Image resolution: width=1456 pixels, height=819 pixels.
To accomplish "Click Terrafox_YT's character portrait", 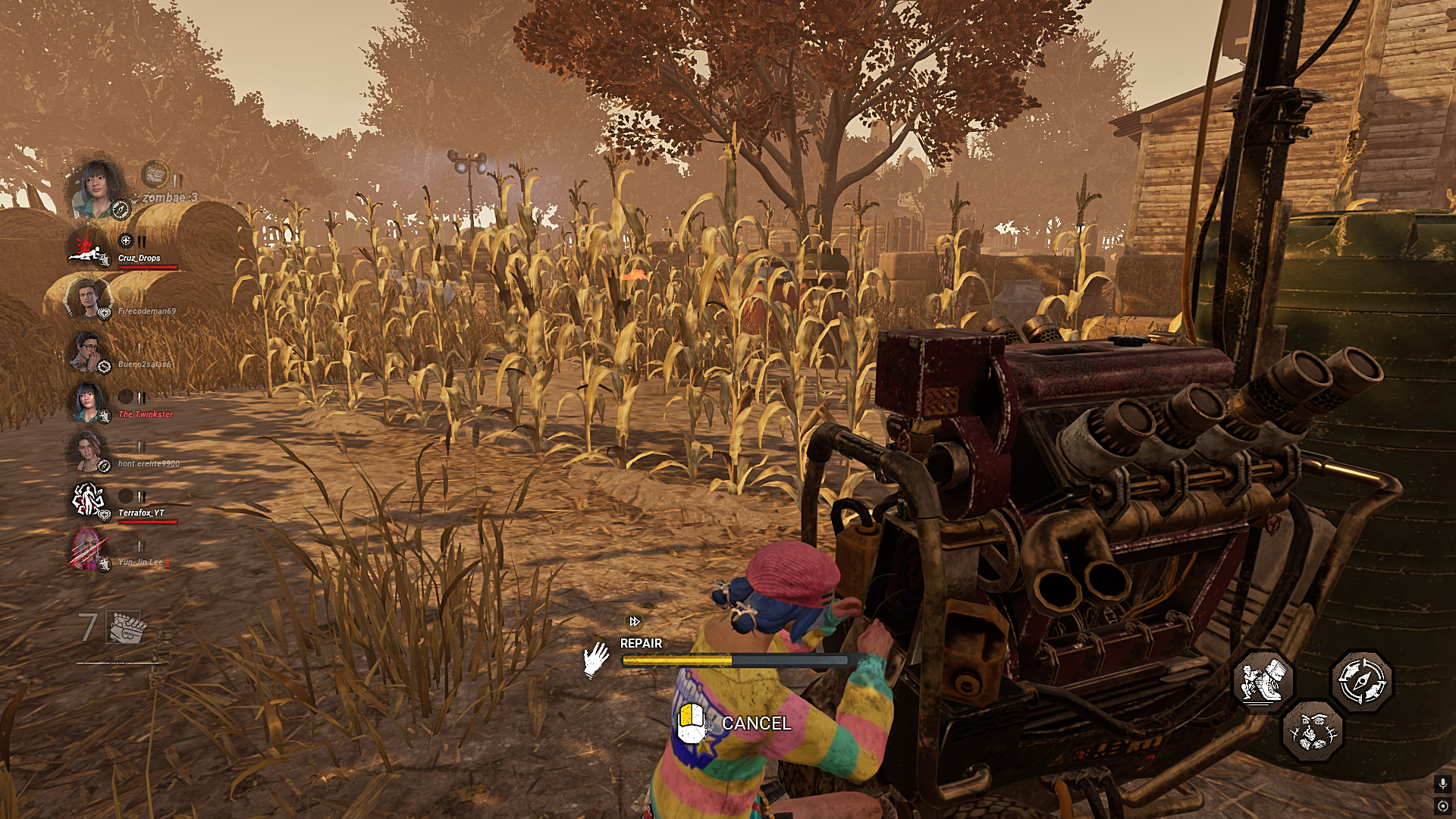I will point(87,498).
